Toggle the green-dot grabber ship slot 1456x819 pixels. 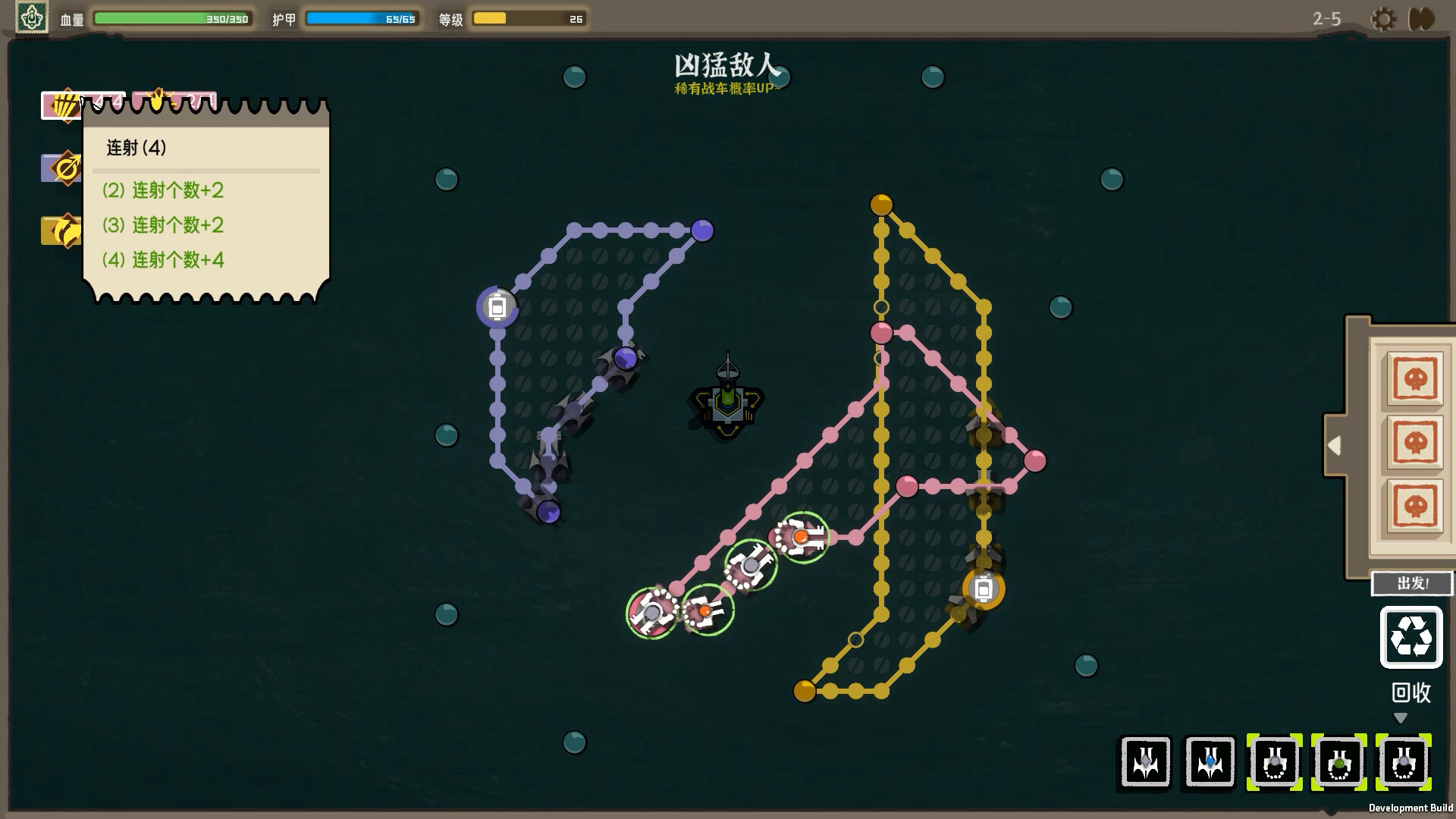click(1340, 764)
